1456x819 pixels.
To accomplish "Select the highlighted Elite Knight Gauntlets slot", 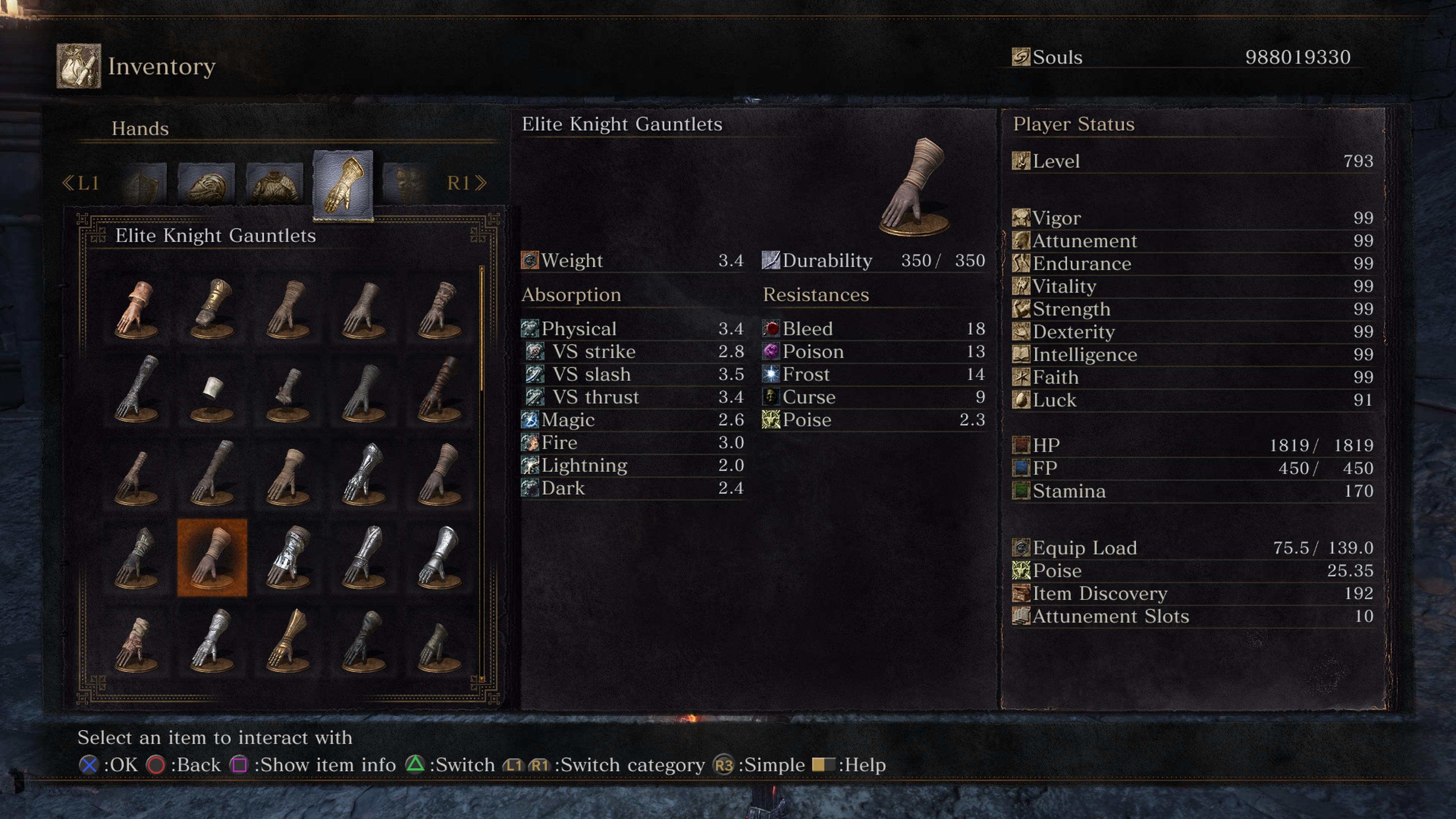I will [212, 557].
